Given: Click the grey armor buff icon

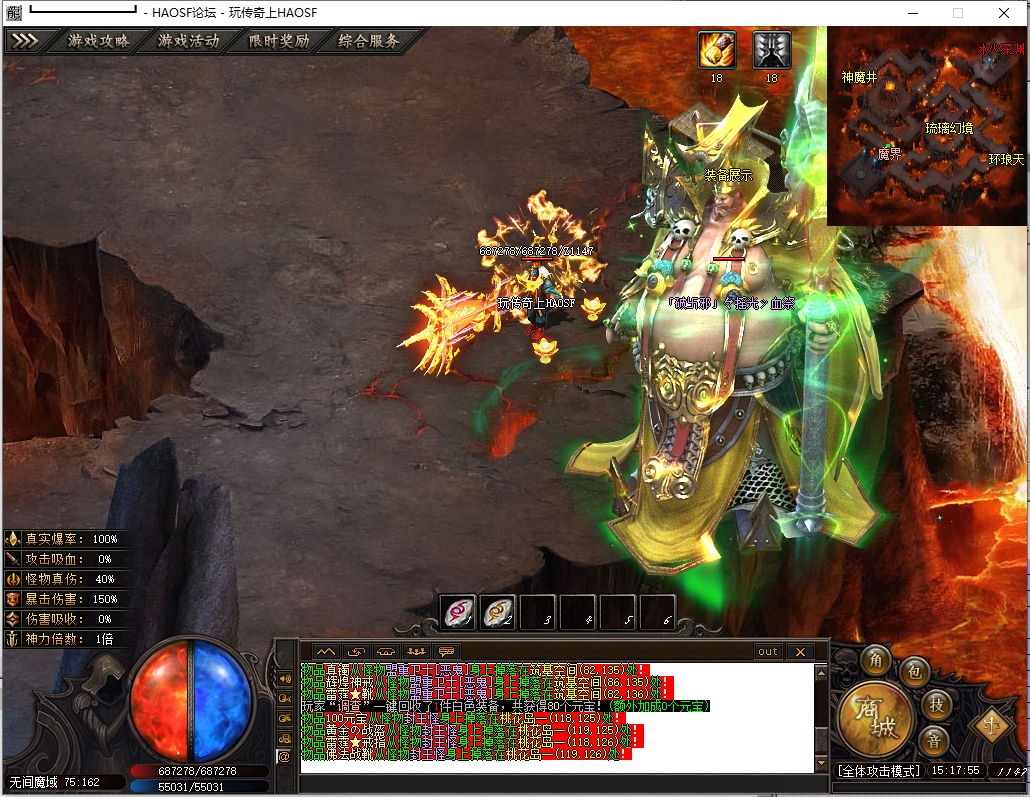Looking at the screenshot, I should (x=771, y=49).
